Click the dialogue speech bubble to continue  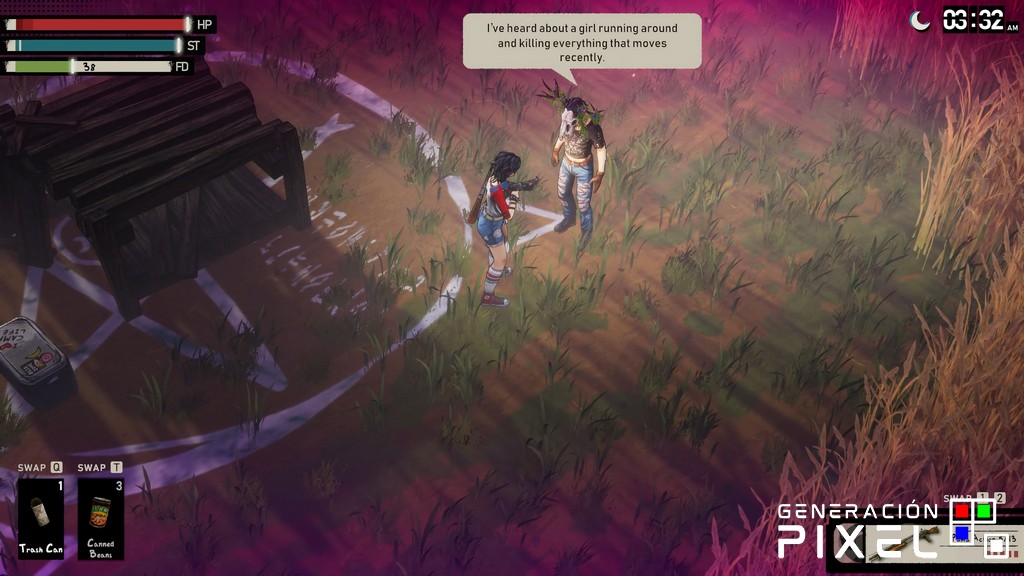coord(582,42)
